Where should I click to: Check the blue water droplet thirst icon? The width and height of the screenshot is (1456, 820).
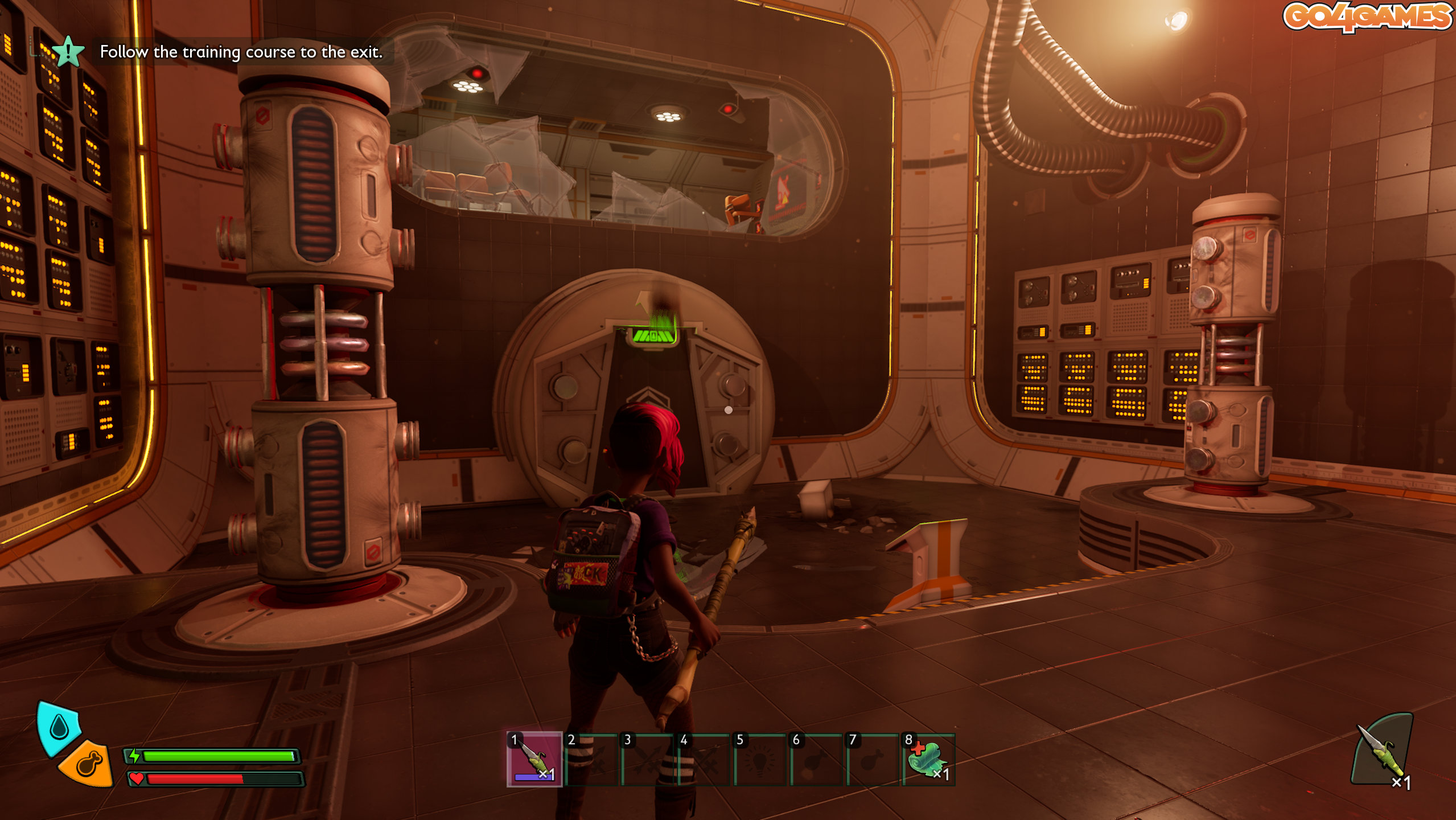59,727
